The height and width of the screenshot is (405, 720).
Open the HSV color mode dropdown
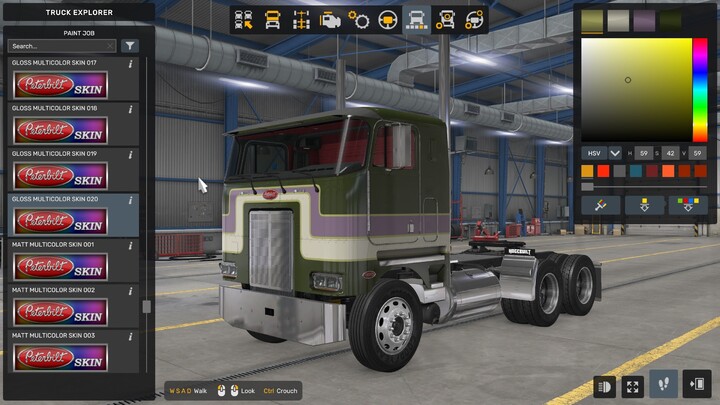614,153
